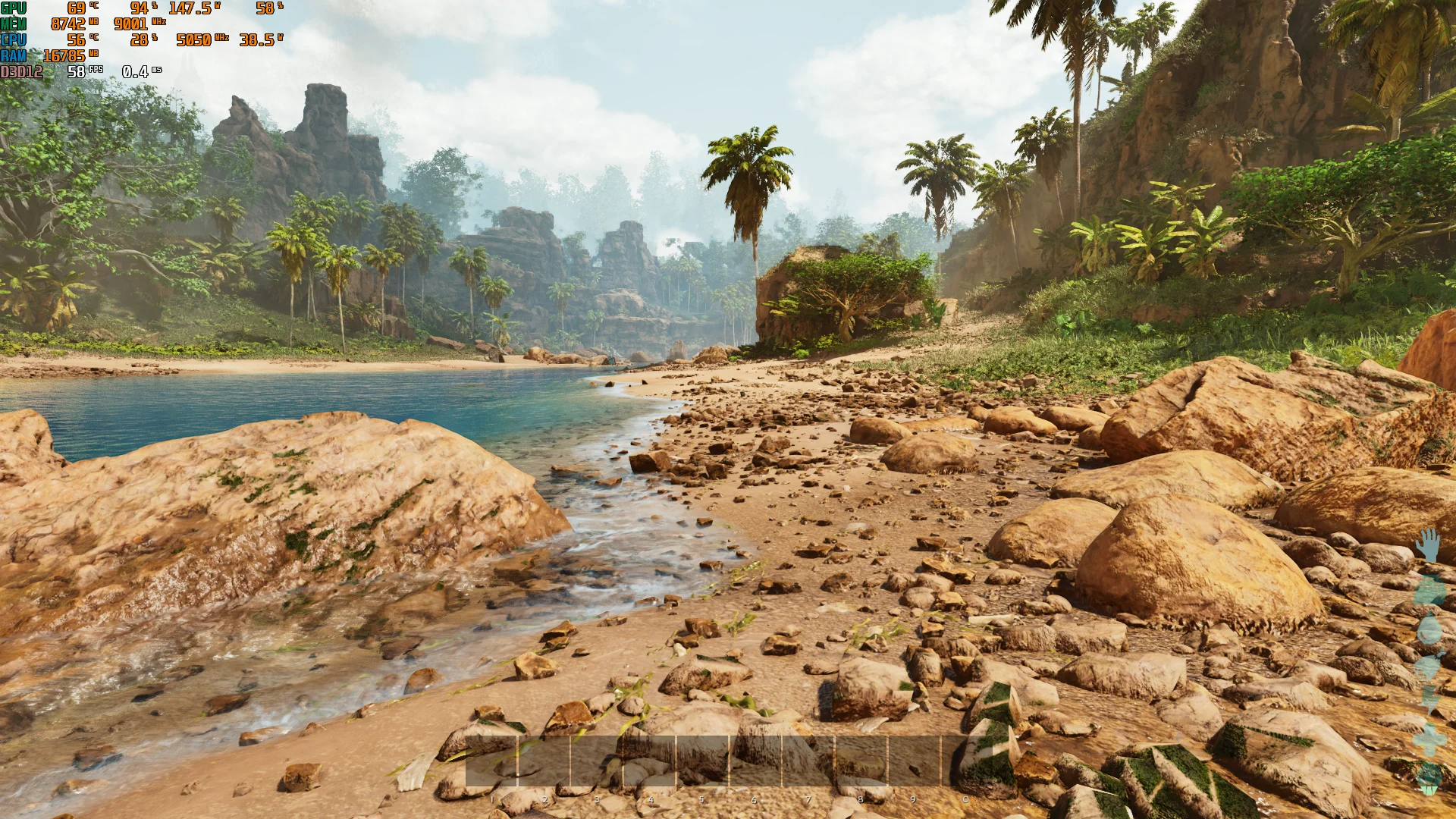The image size is (1456, 819).
Task: Activate hotbar slot number 5
Action: pyautogui.click(x=702, y=761)
